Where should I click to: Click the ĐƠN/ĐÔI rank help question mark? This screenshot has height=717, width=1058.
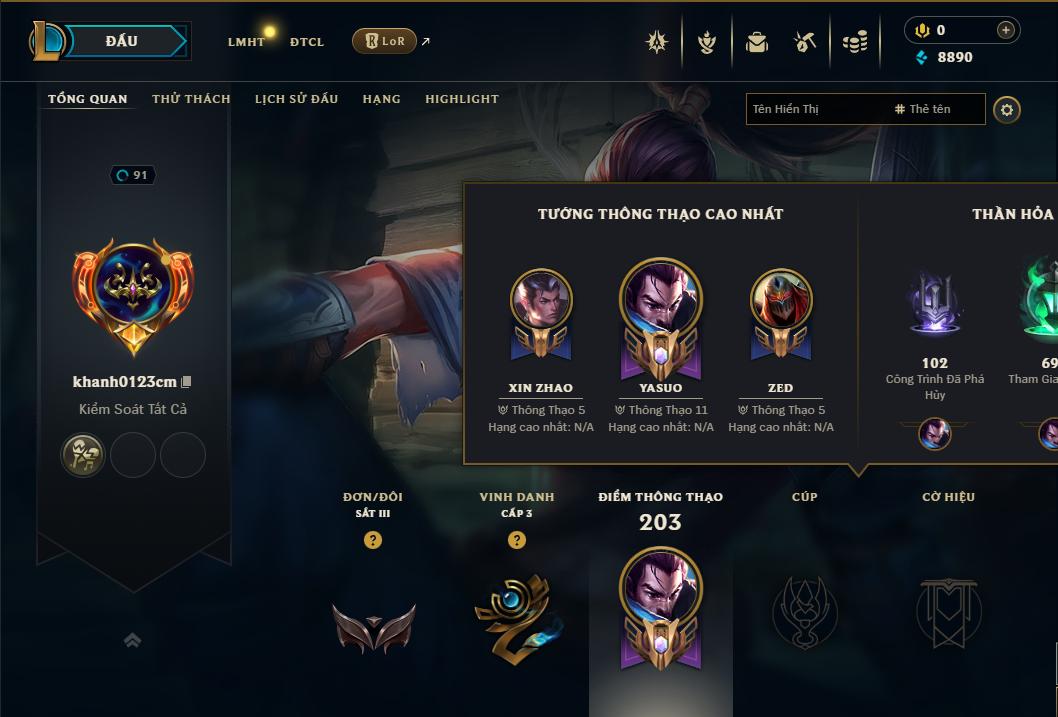click(x=373, y=540)
